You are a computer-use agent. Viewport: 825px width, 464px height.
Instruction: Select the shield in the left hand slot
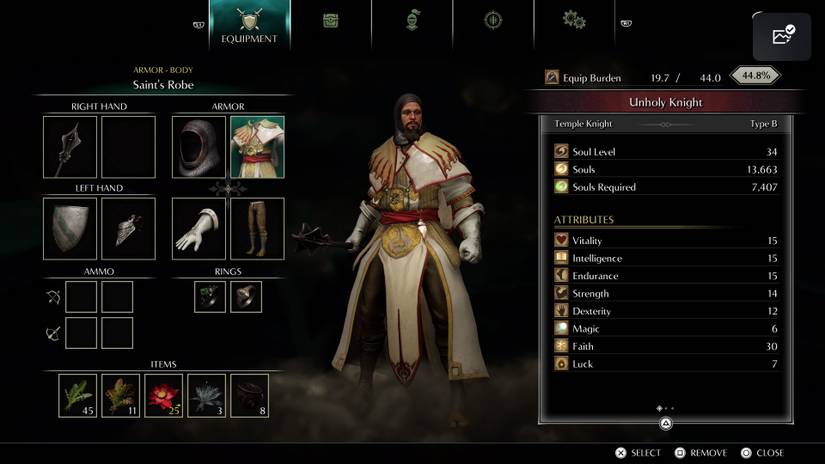(x=70, y=228)
